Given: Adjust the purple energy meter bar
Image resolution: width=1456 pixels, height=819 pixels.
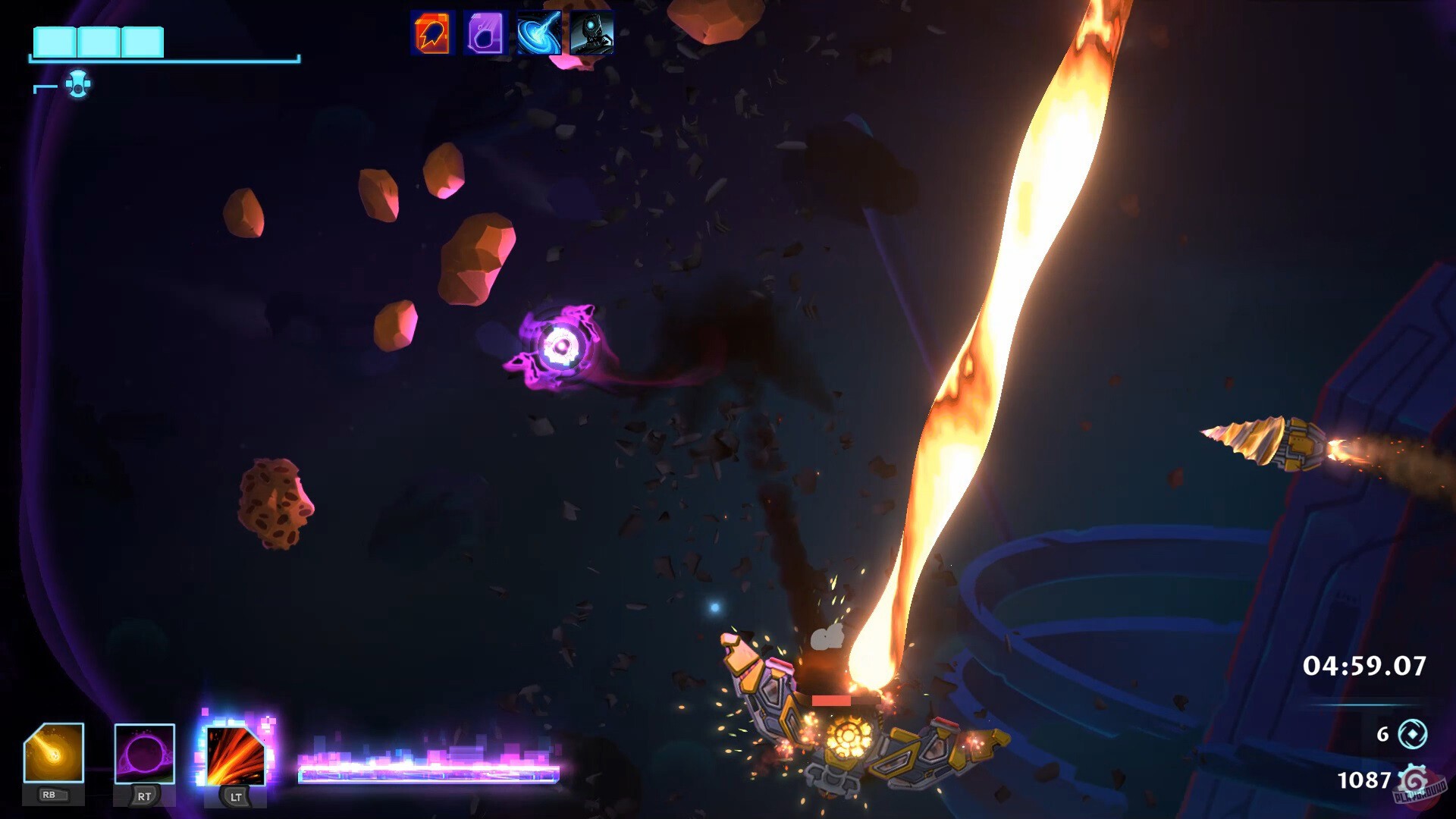Looking at the screenshot, I should pos(428,772).
